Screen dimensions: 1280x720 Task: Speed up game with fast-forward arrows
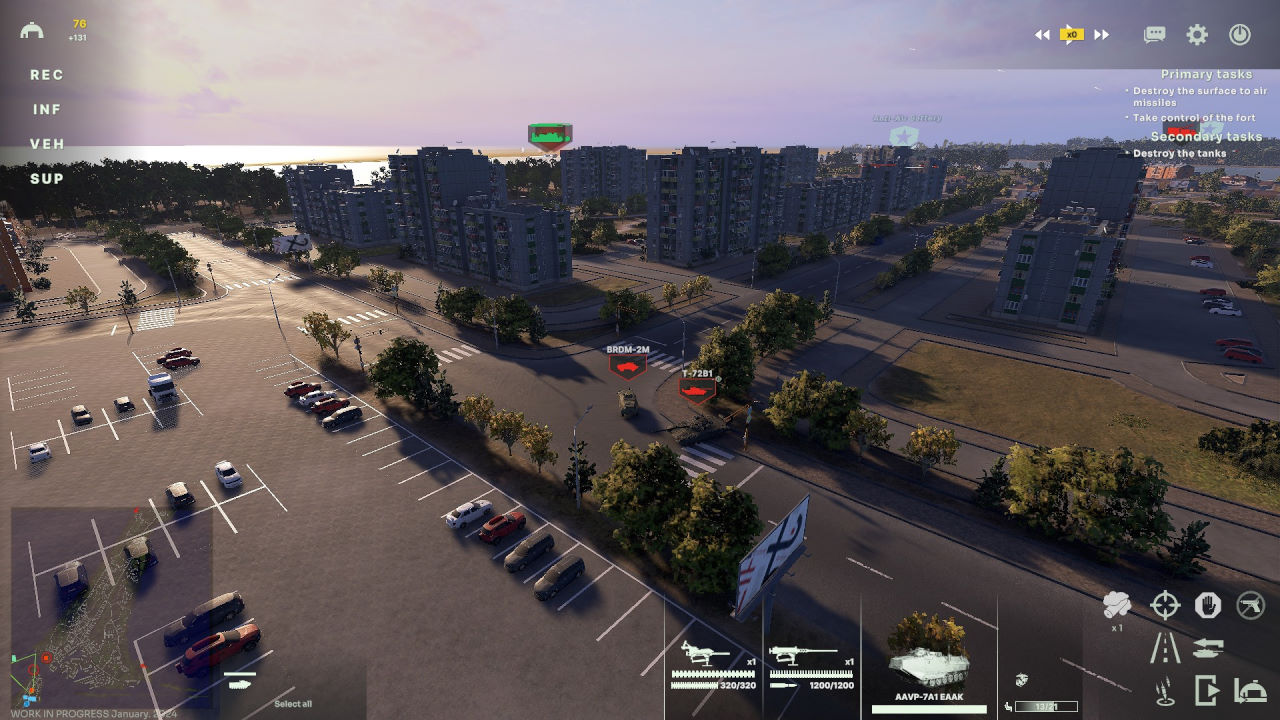[1101, 35]
